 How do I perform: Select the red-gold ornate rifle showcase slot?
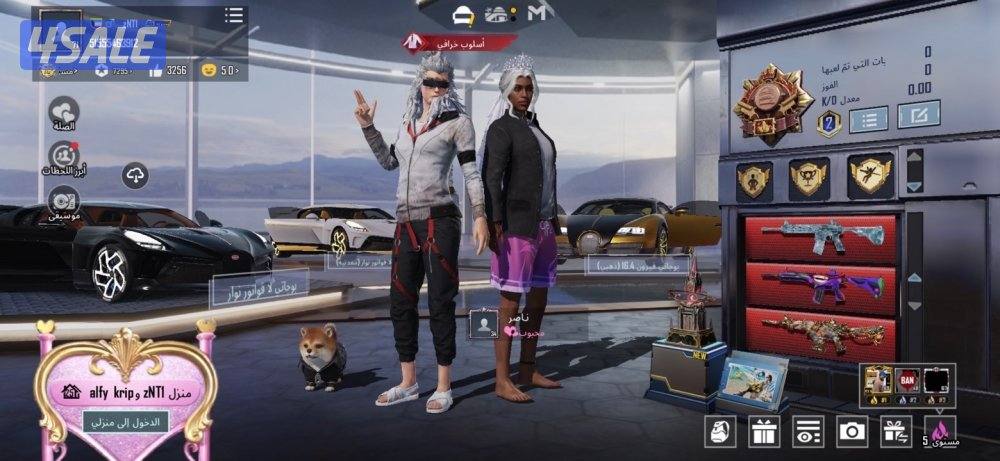click(x=820, y=331)
